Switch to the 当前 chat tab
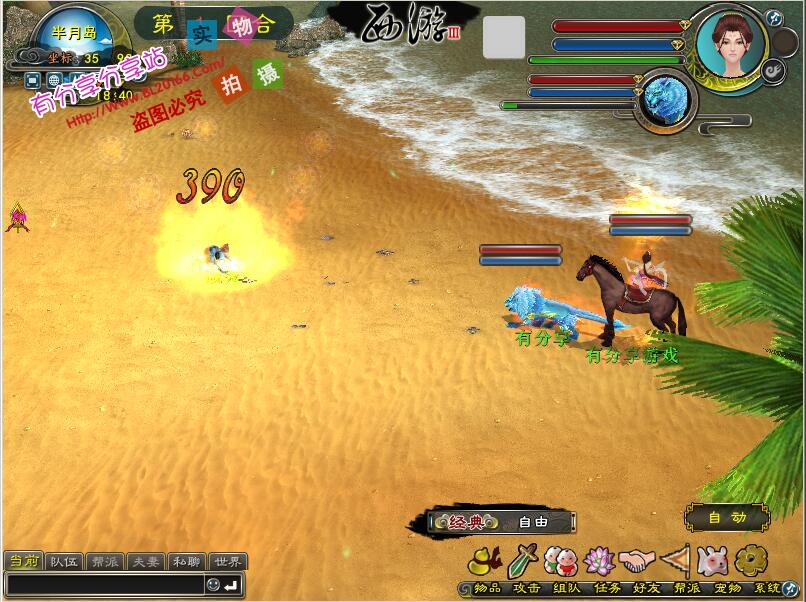Image resolution: width=806 pixels, height=602 pixels. coord(24,562)
